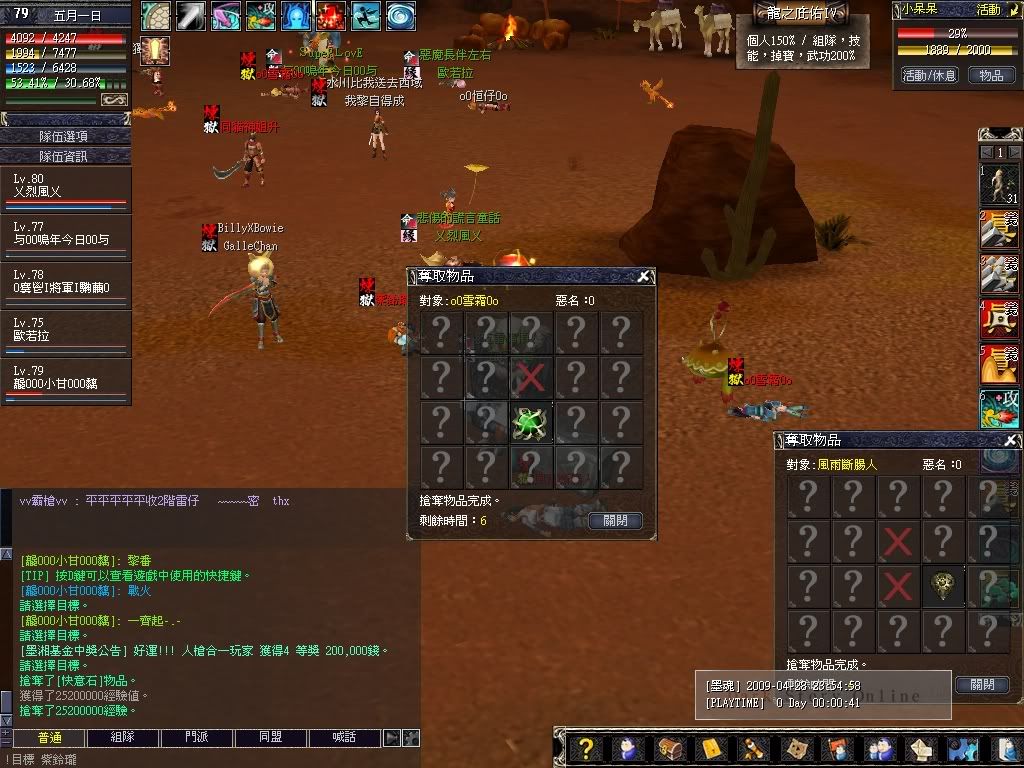The width and height of the screenshot is (1024, 768).
Task: Select the 門派 chat tab
Action: pyautogui.click(x=197, y=738)
